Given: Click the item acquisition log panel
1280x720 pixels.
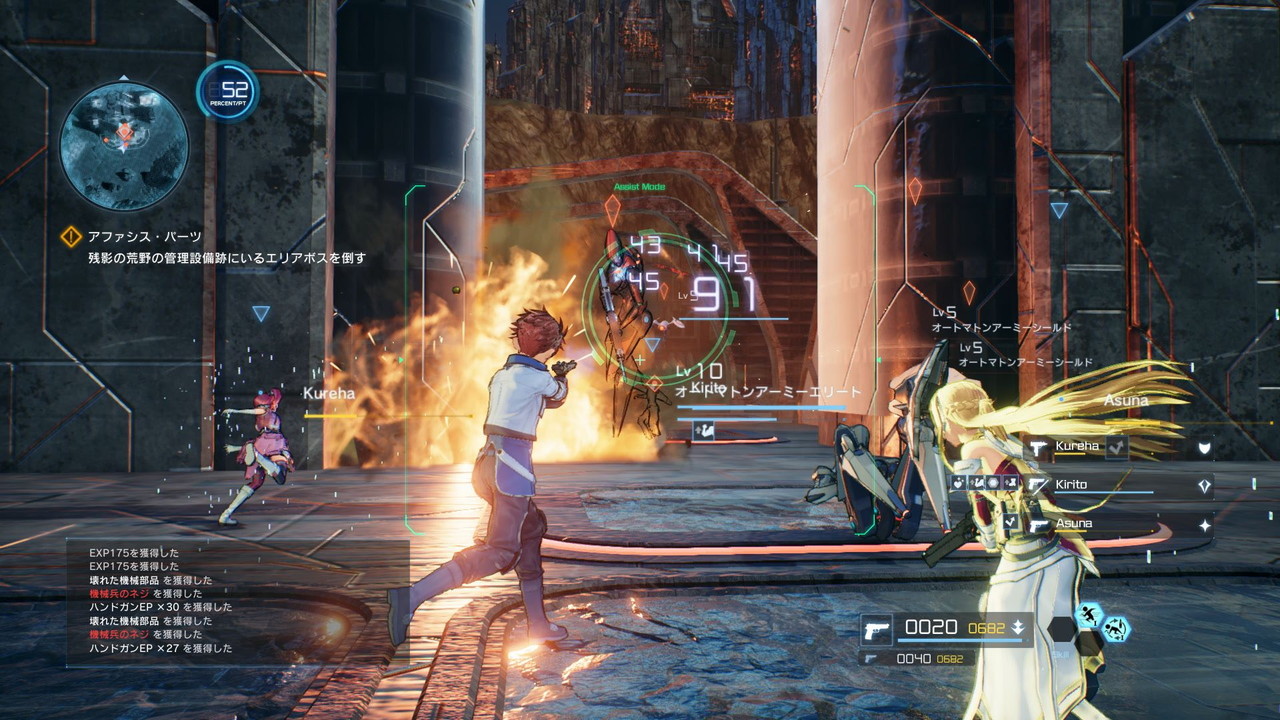Looking at the screenshot, I should coord(238,602).
